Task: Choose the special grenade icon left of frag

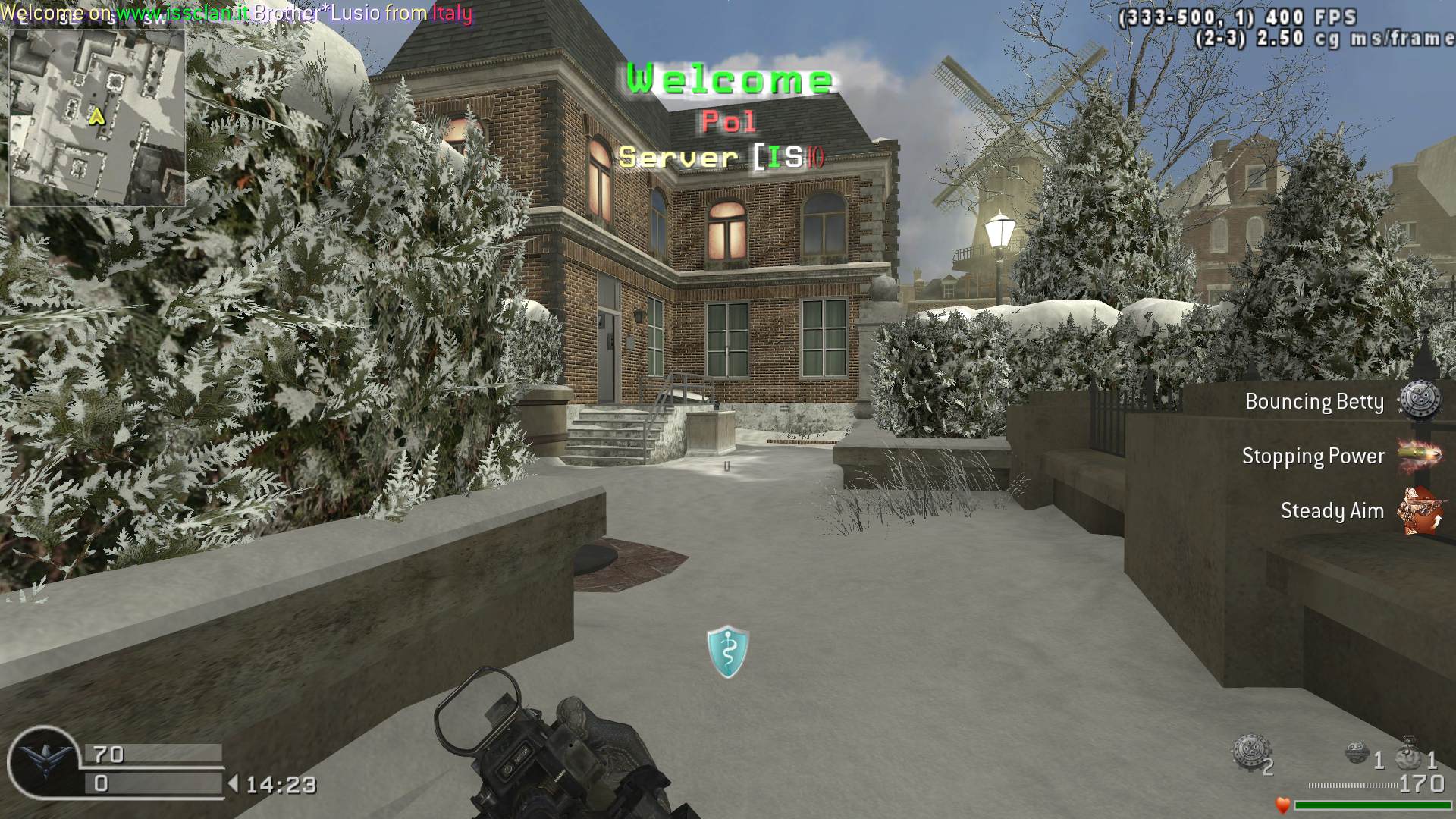Action: point(1357,753)
